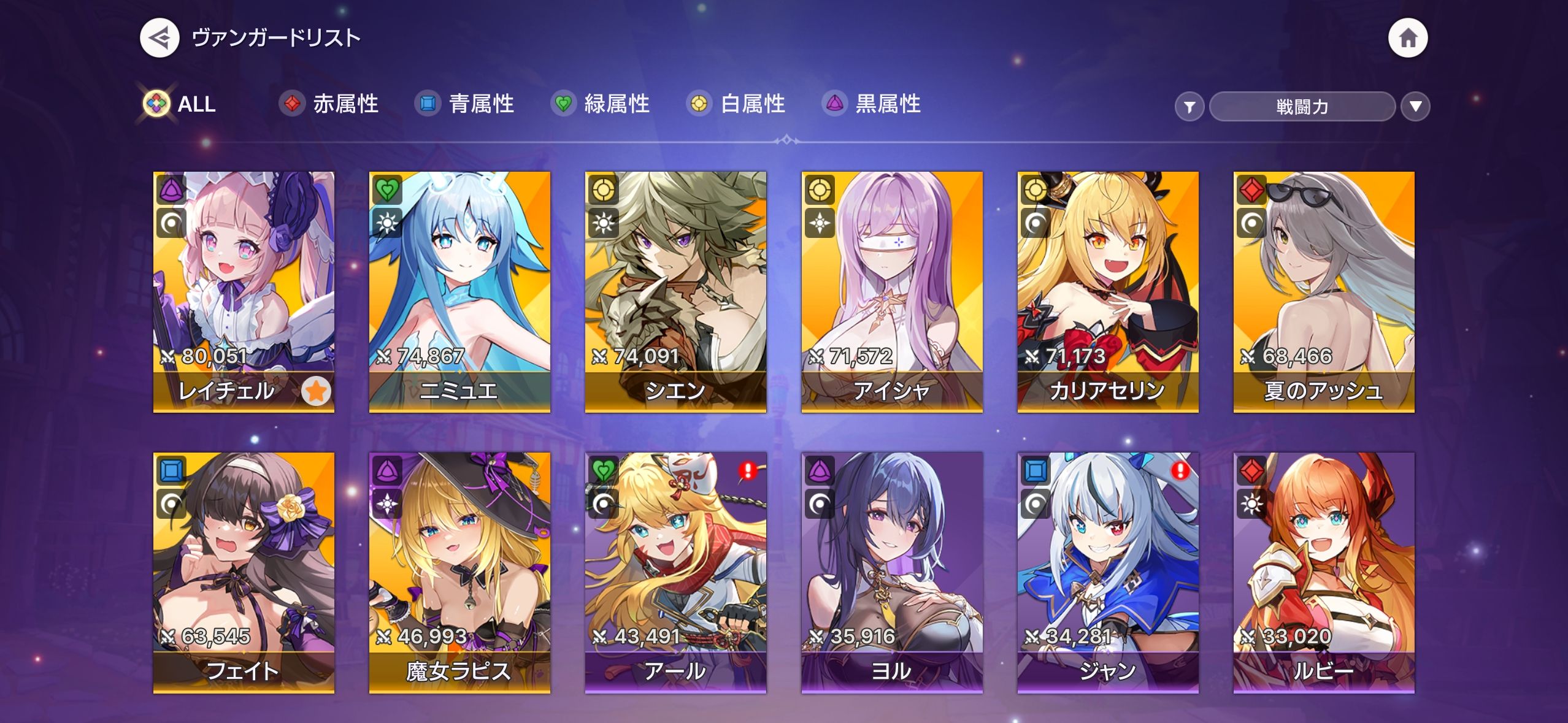This screenshot has height=723, width=1568.
Task: Open the カリアセリン character card
Action: (1107, 291)
